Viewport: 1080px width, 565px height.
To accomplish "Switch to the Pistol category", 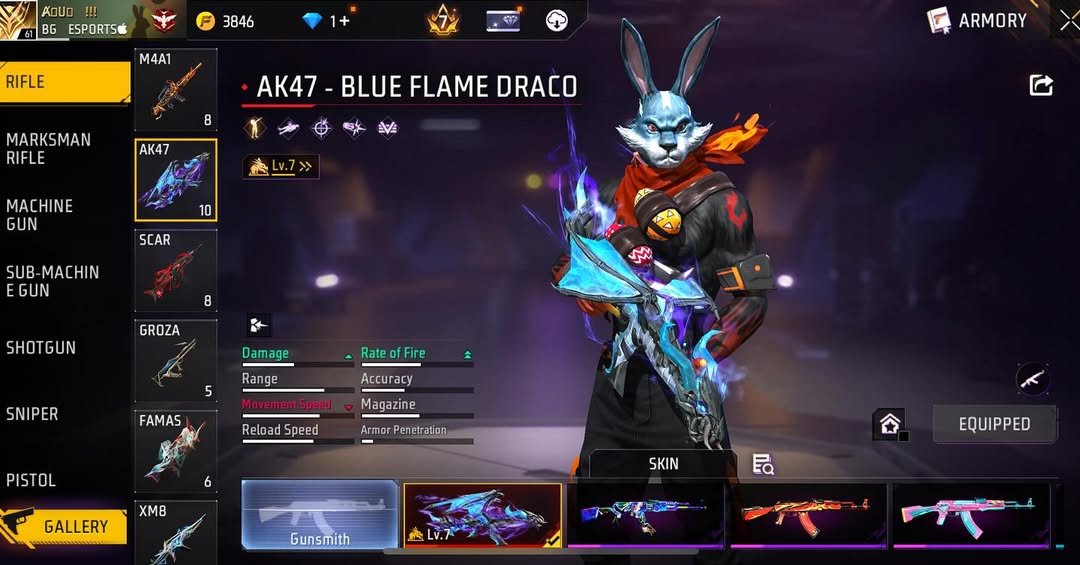I will 31,480.
